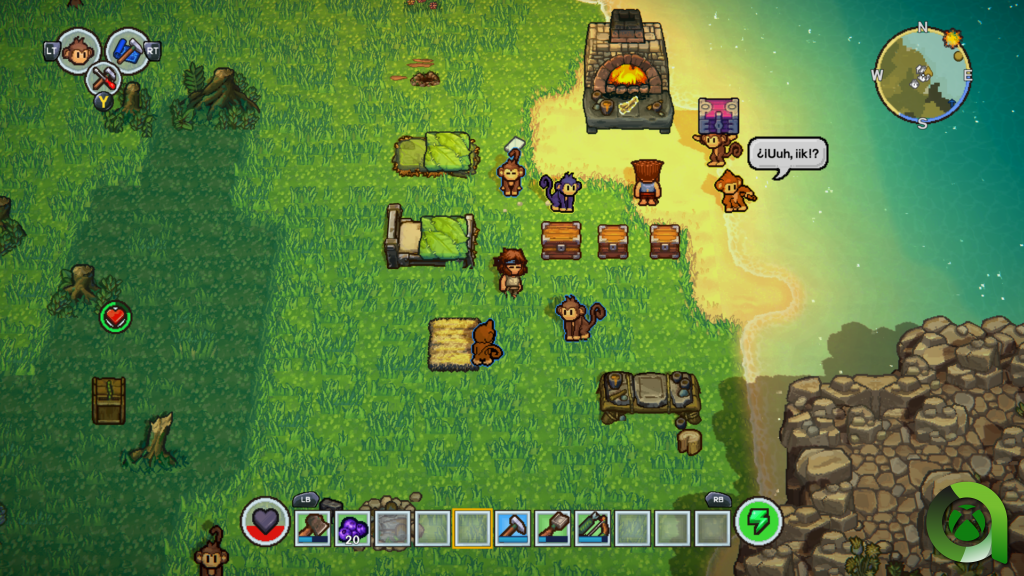Click the yellow-outlined selected hotbar slot
This screenshot has height=576, width=1024.
tap(472, 527)
